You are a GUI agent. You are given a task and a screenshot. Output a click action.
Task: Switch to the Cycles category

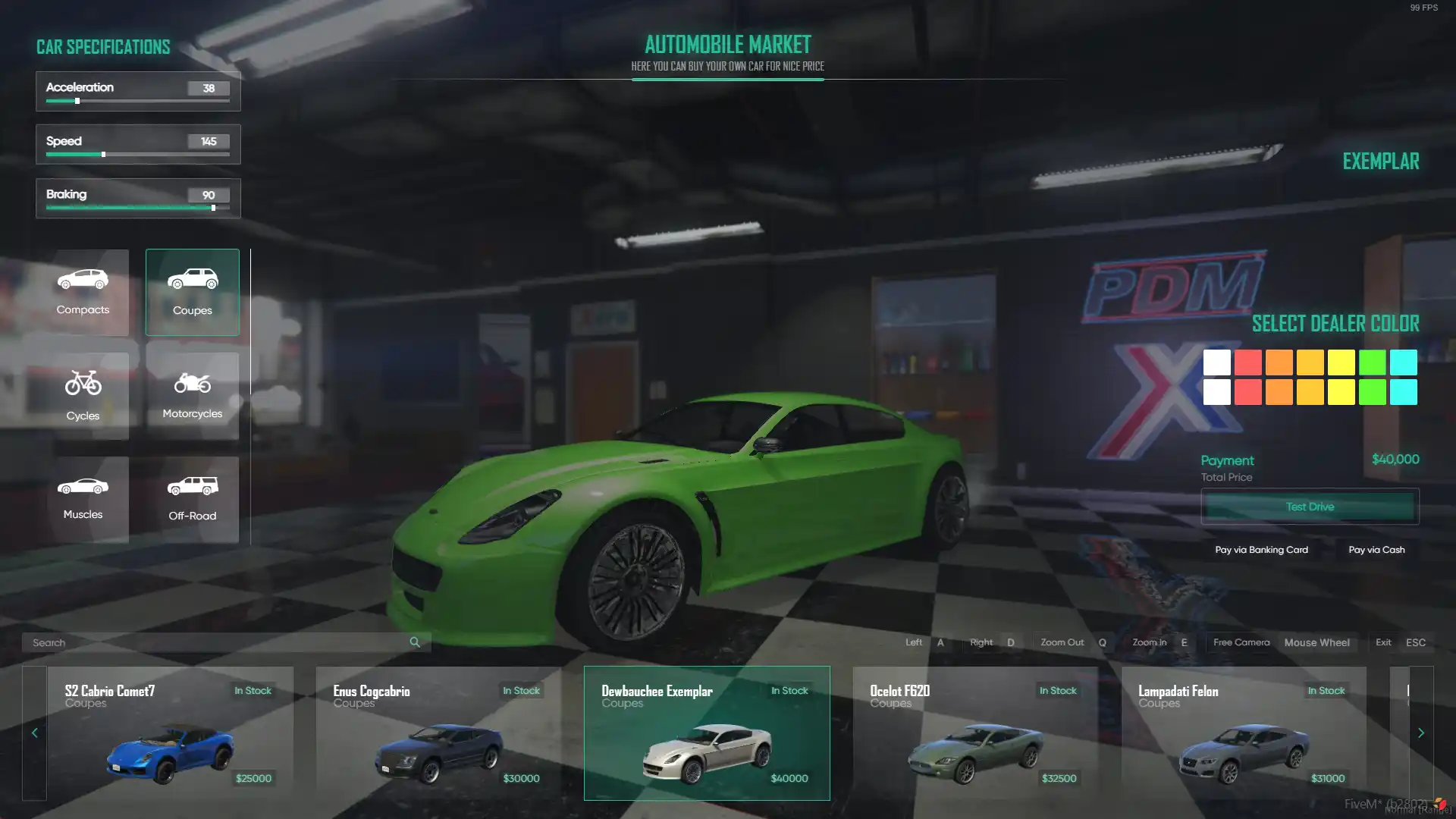pyautogui.click(x=83, y=395)
